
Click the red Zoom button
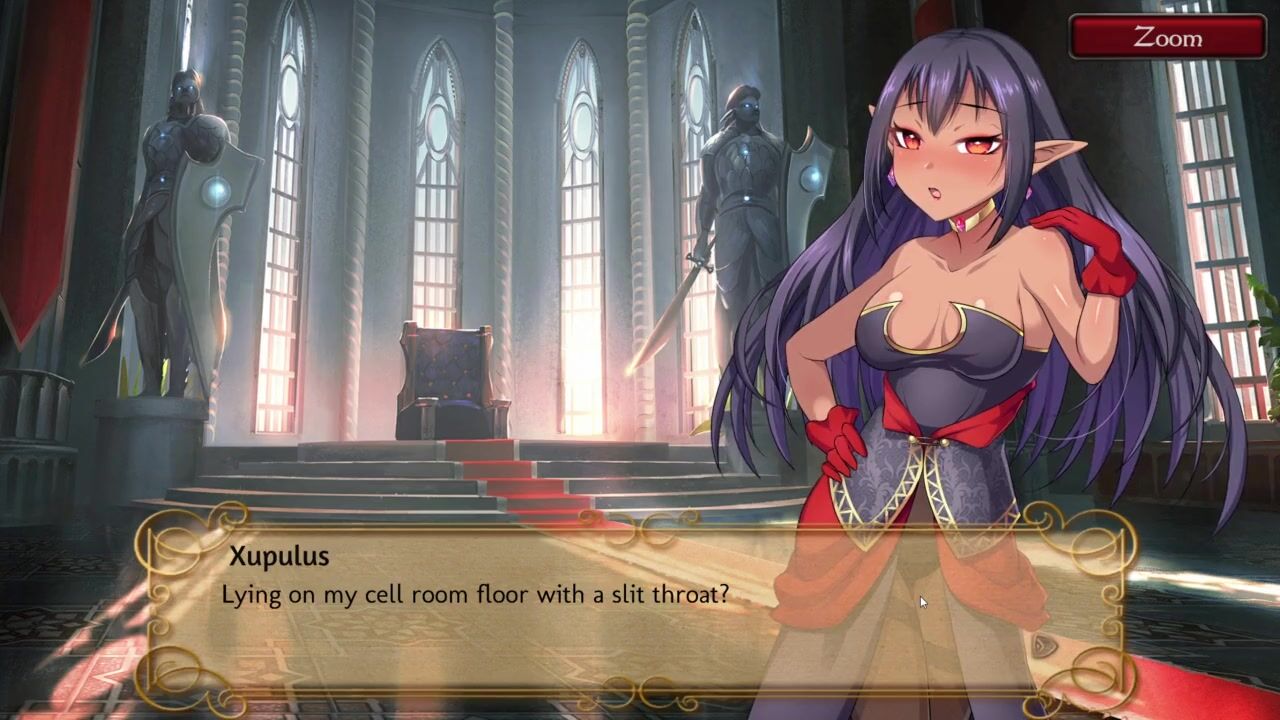click(x=1167, y=37)
